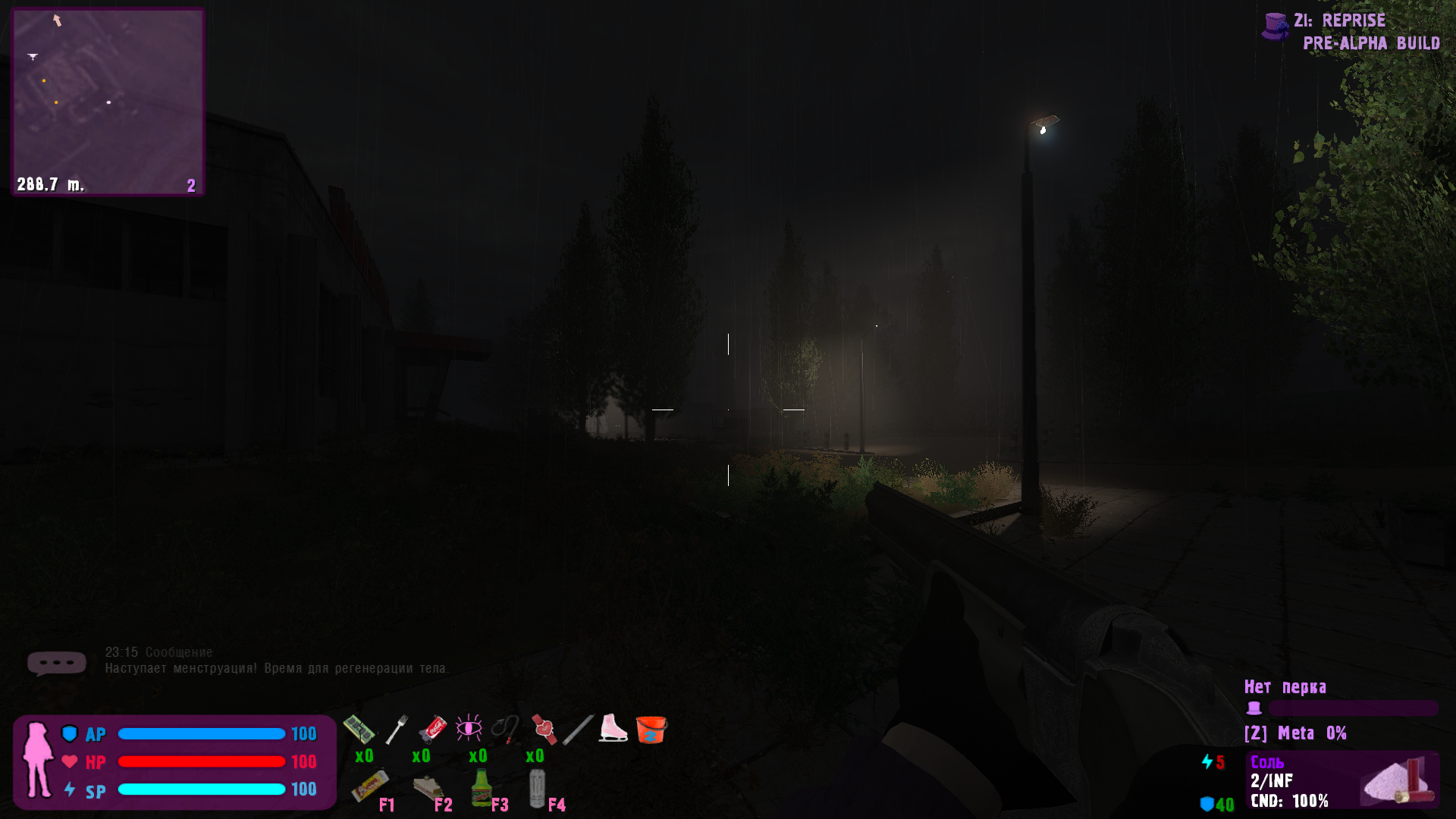Select the red heart wristwatch
The width and height of the screenshot is (1456, 819).
coord(543,729)
